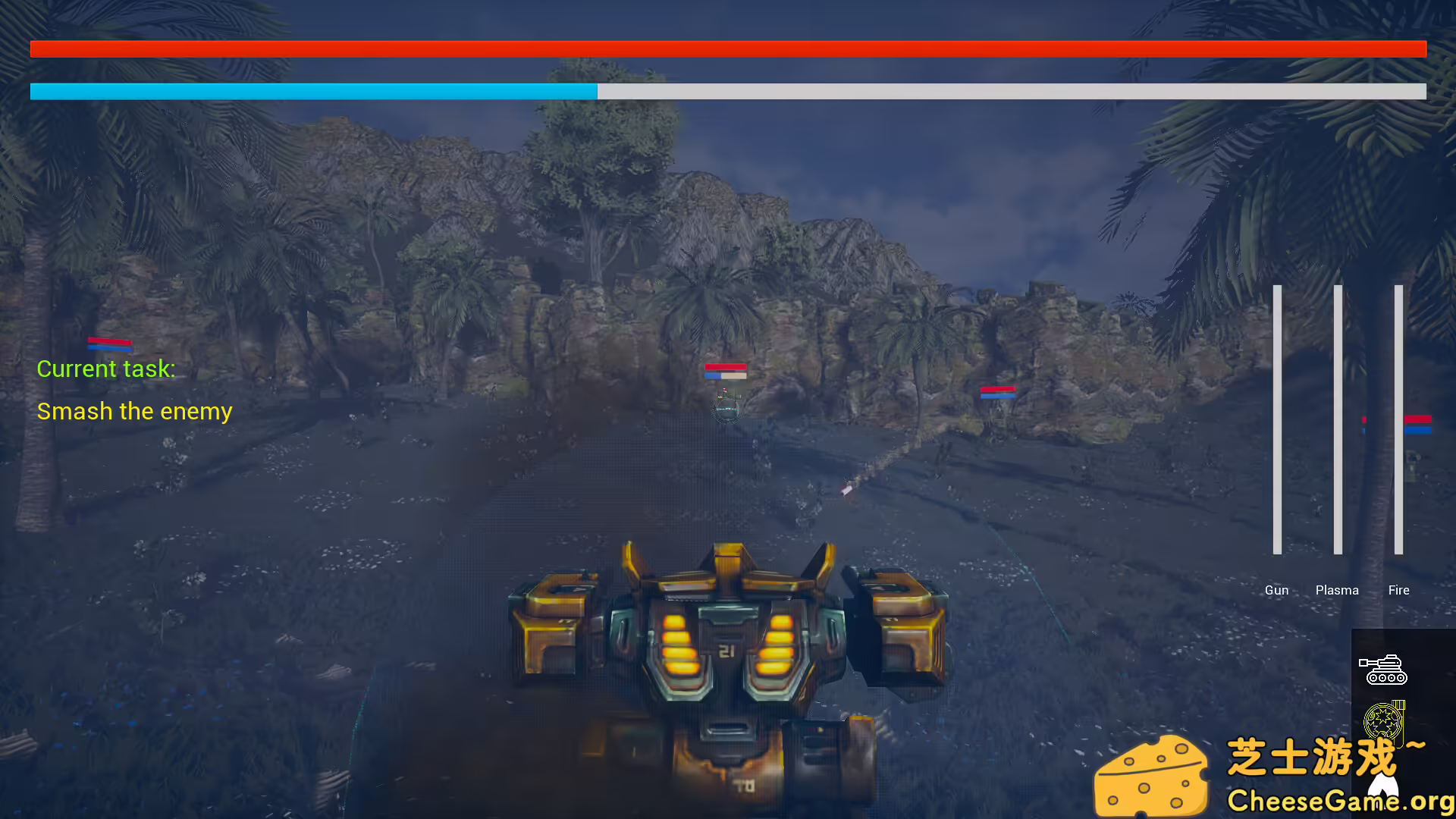Click the enemy health bar near center crosshair

pyautogui.click(x=726, y=372)
